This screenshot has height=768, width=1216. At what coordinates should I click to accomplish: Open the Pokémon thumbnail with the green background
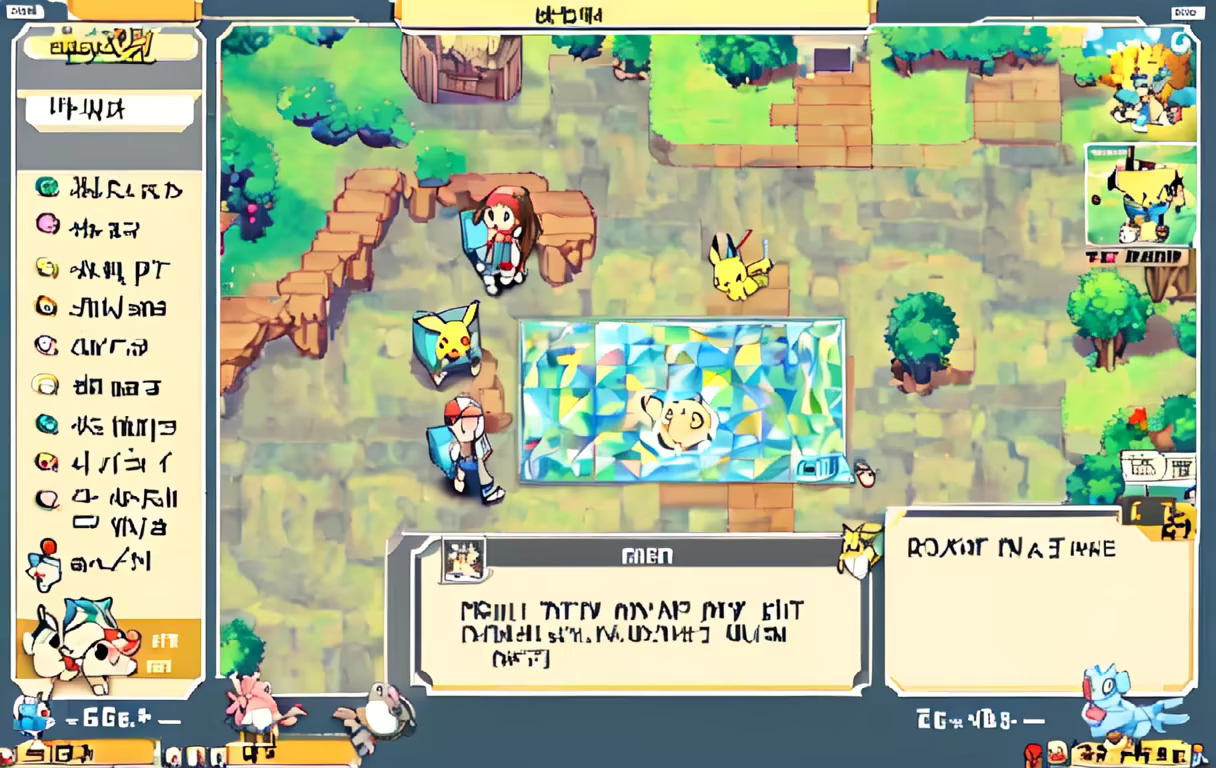tap(1140, 194)
